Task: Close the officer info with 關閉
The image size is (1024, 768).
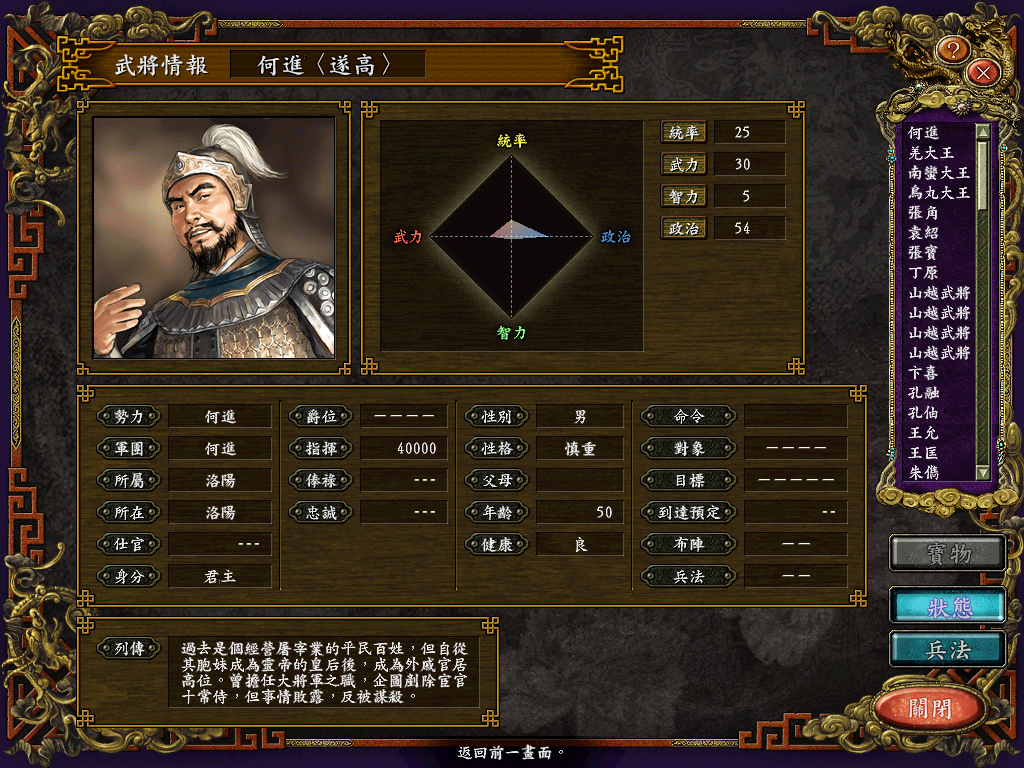Action: point(929,709)
